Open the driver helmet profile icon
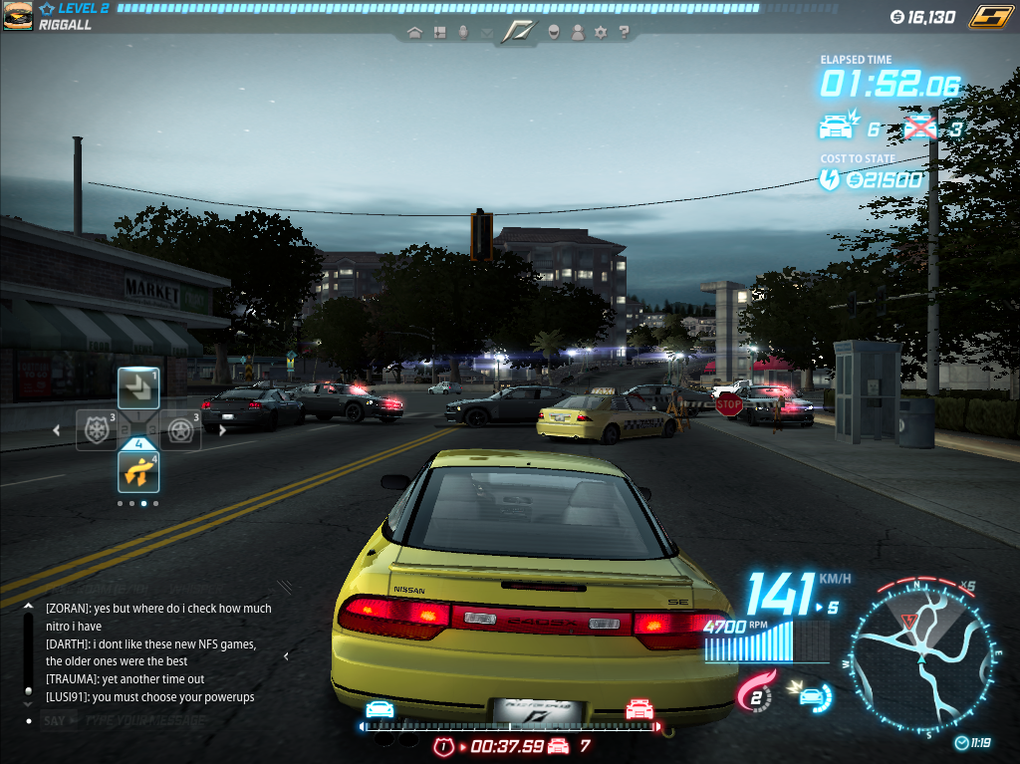Screen dimensions: 1020x764 click(553, 32)
